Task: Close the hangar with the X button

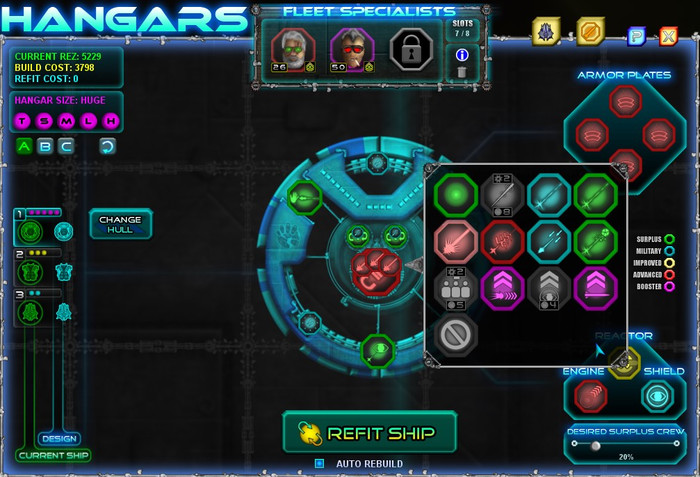Action: pyautogui.click(x=668, y=37)
